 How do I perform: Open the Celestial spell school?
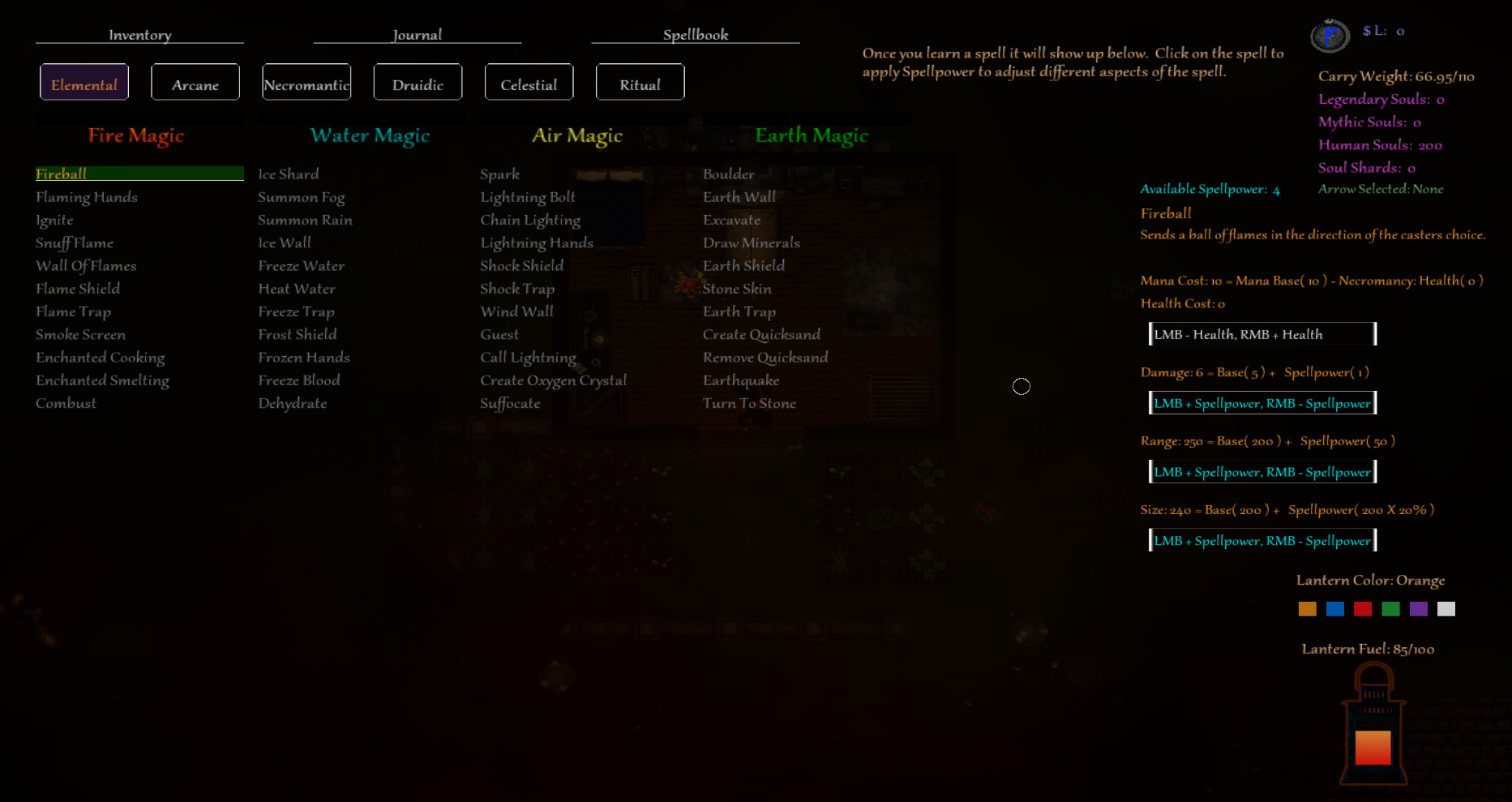pyautogui.click(x=529, y=82)
